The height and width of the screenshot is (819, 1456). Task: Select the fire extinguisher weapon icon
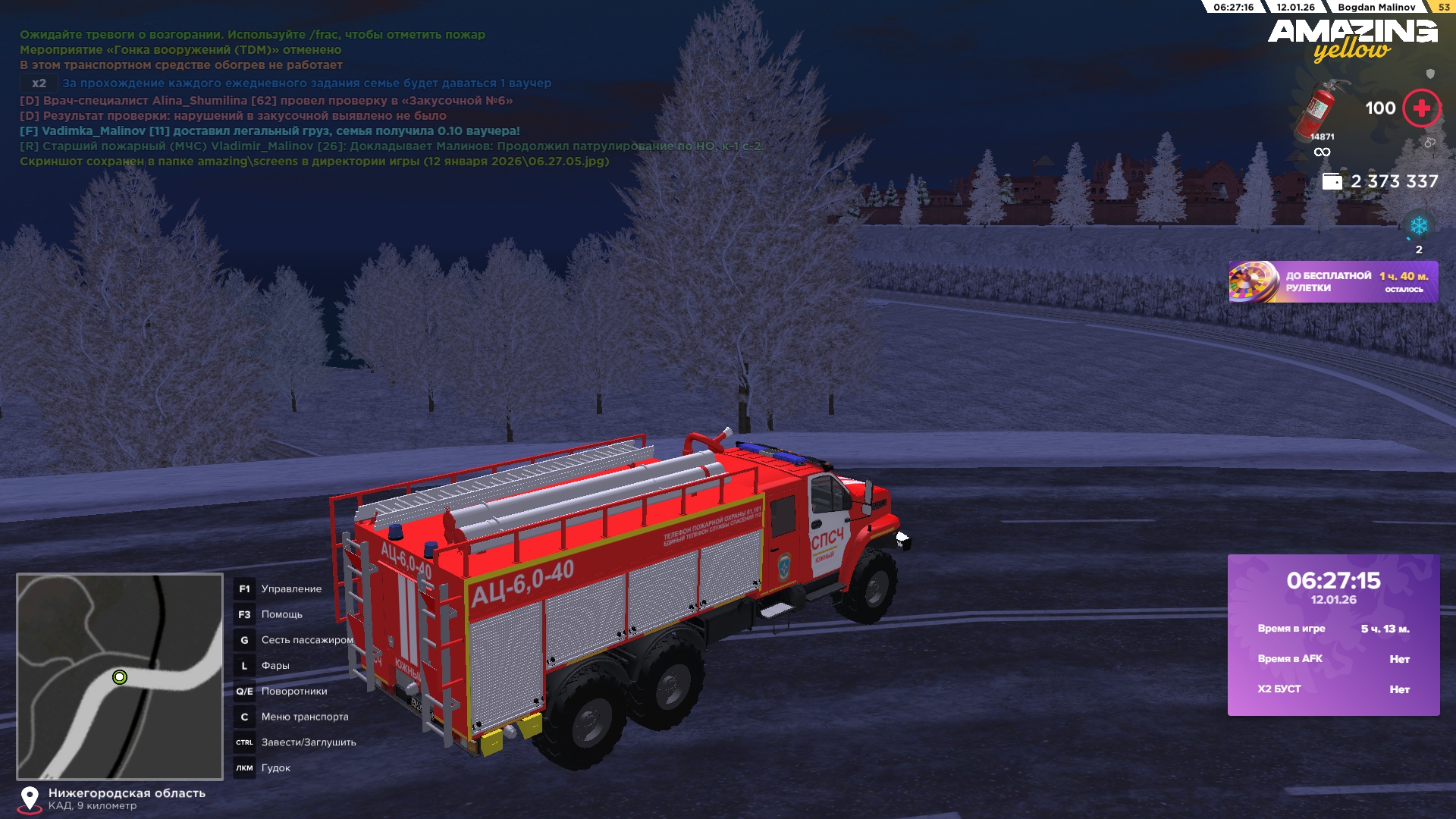(1319, 108)
